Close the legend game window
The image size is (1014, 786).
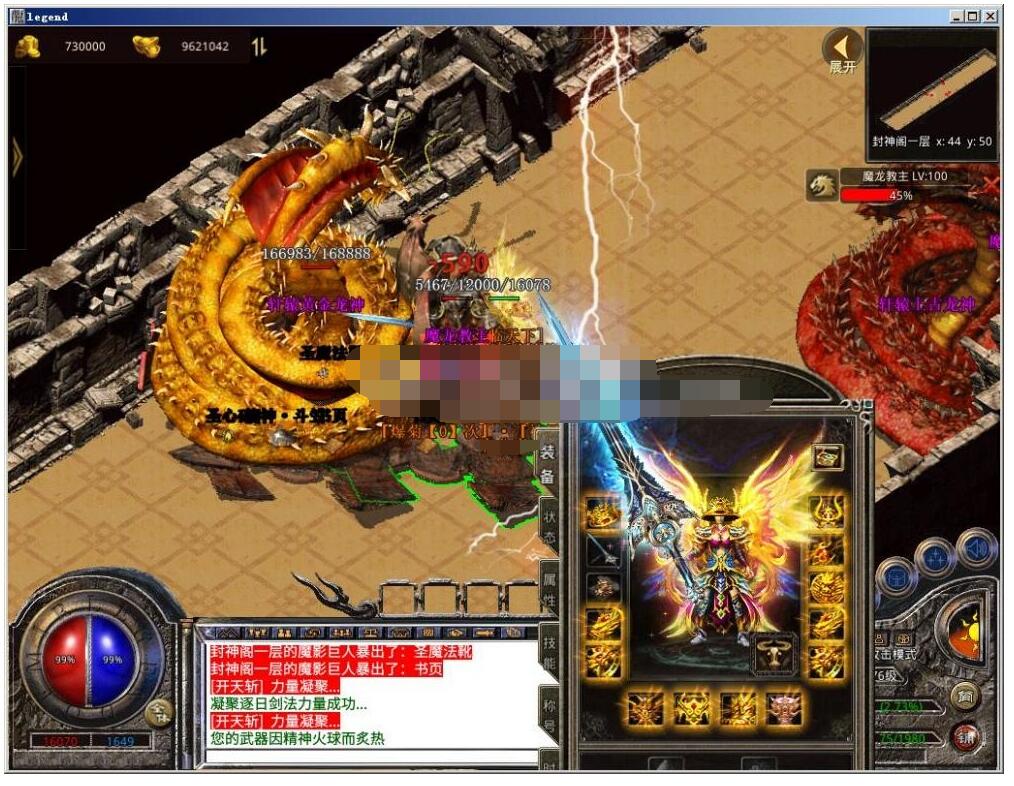990,16
